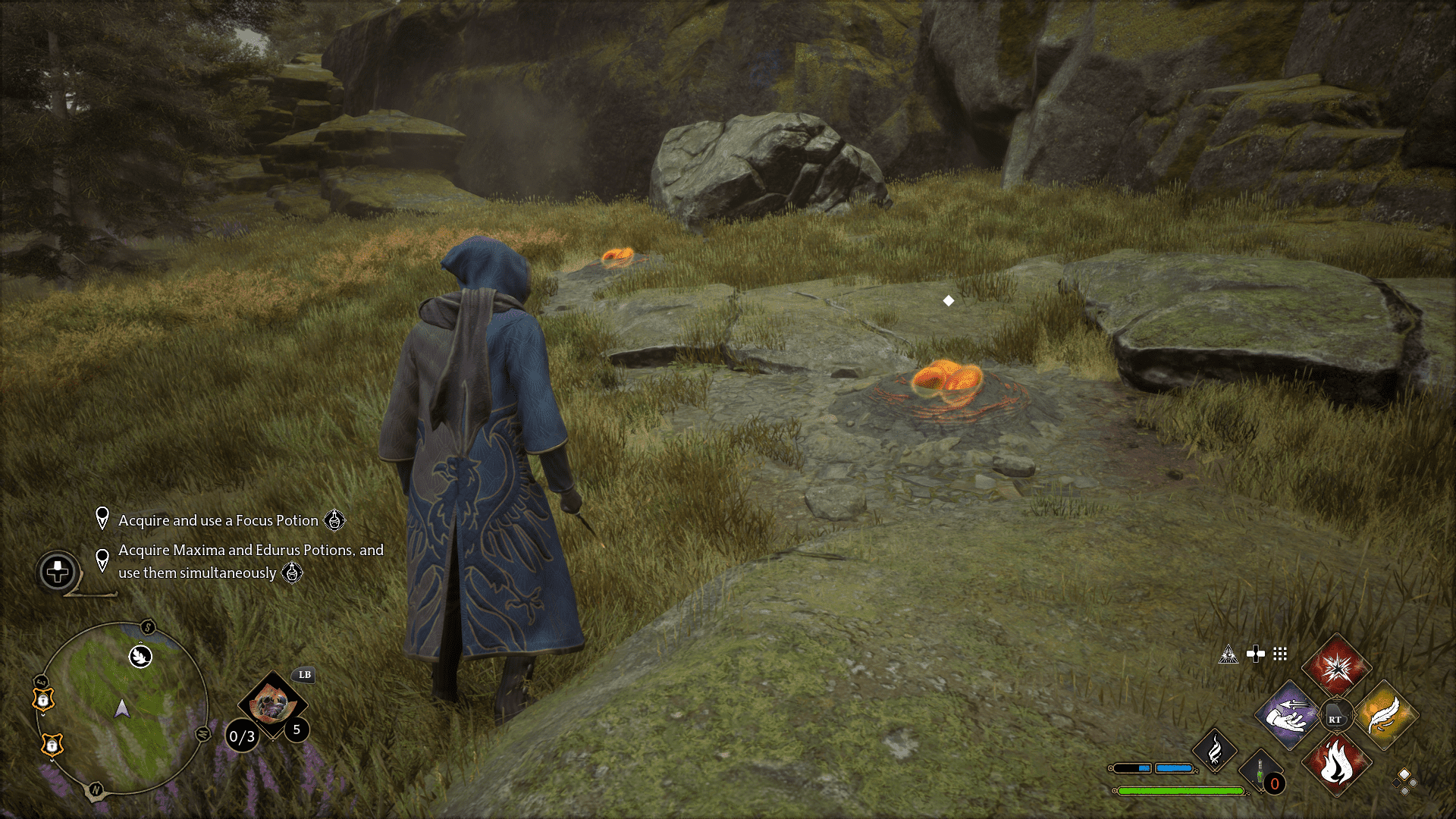This screenshot has width=1456, height=819.
Task: Click the white diamond target reticle
Action: point(949,301)
